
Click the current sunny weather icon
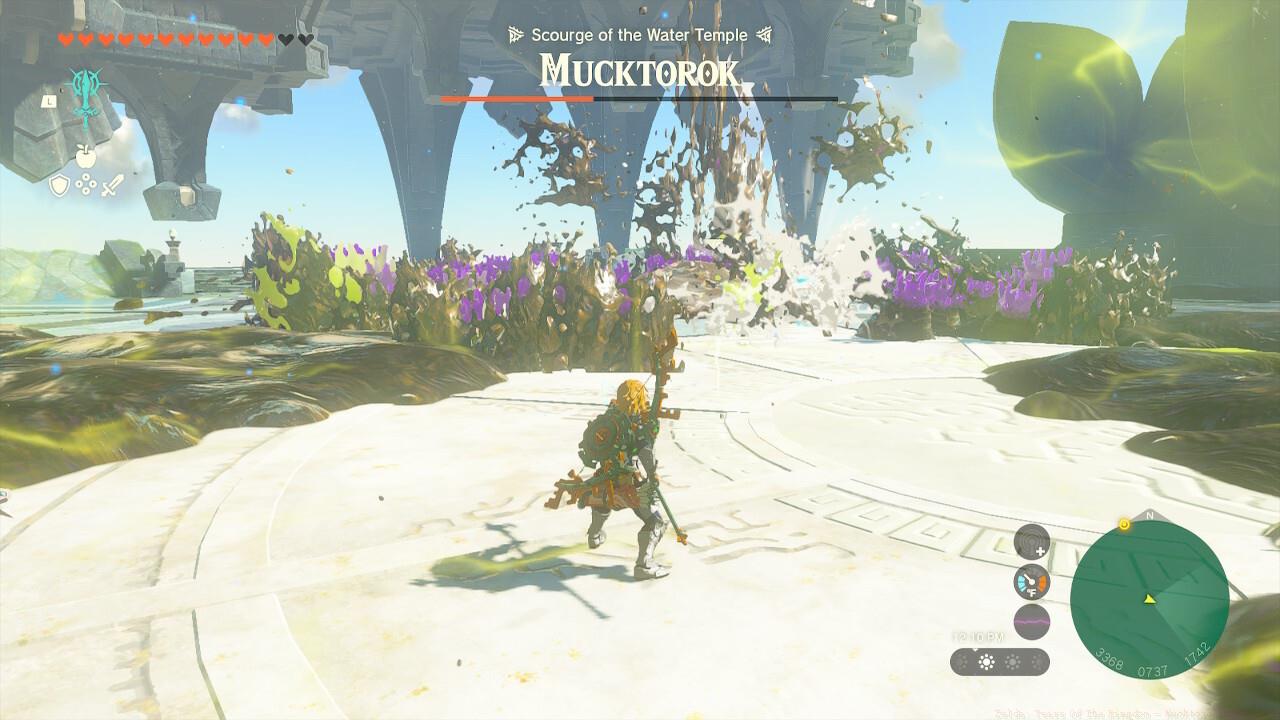coord(986,661)
